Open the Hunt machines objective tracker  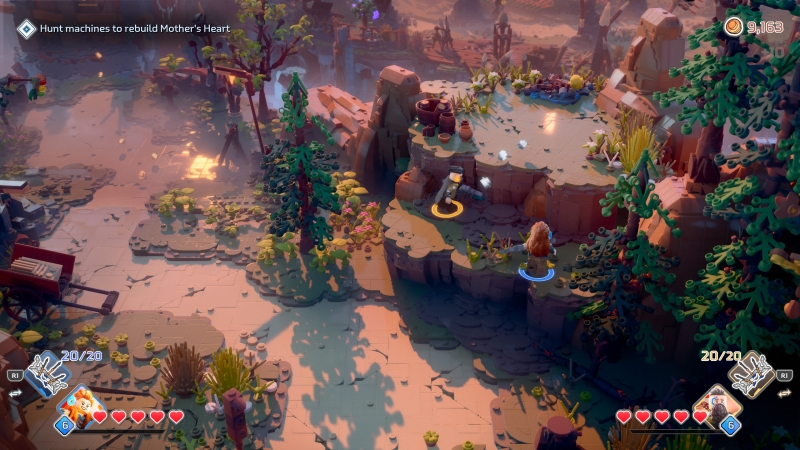[x=124, y=28]
